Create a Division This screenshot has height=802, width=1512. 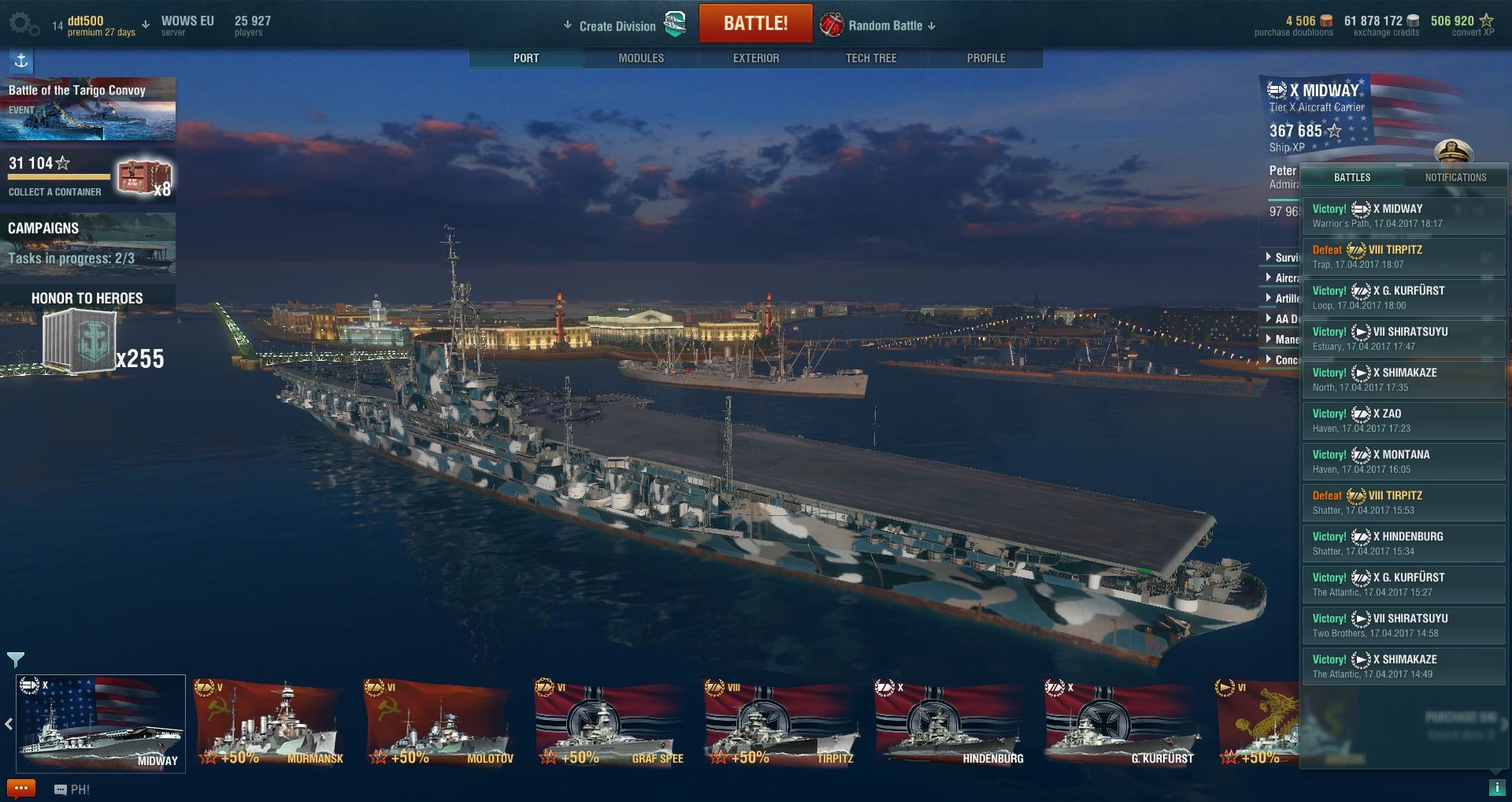617,26
